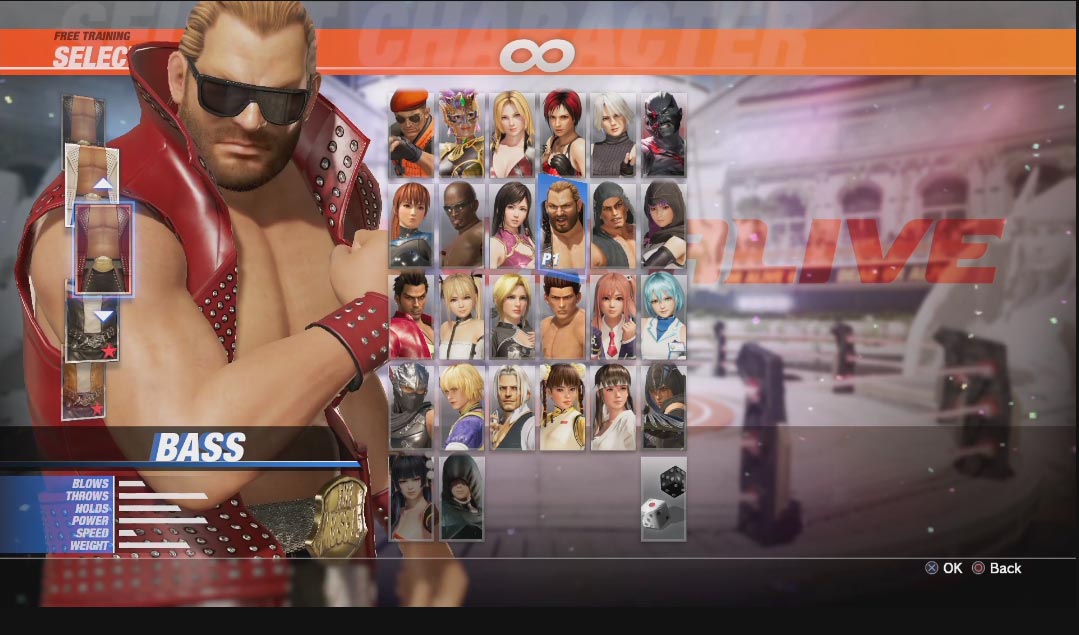Pick the random-character dice tile
Image resolution: width=1079 pixels, height=635 pixels.
pos(663,498)
